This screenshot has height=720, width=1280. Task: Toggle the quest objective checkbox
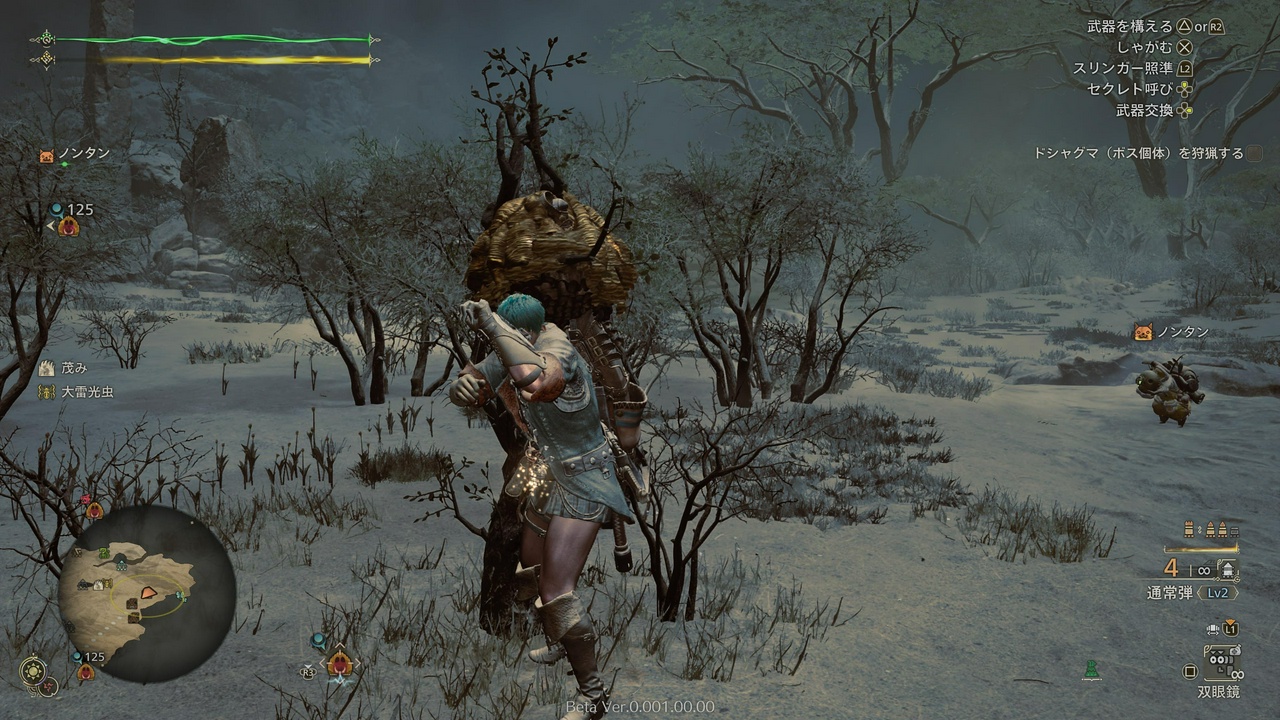click(1255, 153)
